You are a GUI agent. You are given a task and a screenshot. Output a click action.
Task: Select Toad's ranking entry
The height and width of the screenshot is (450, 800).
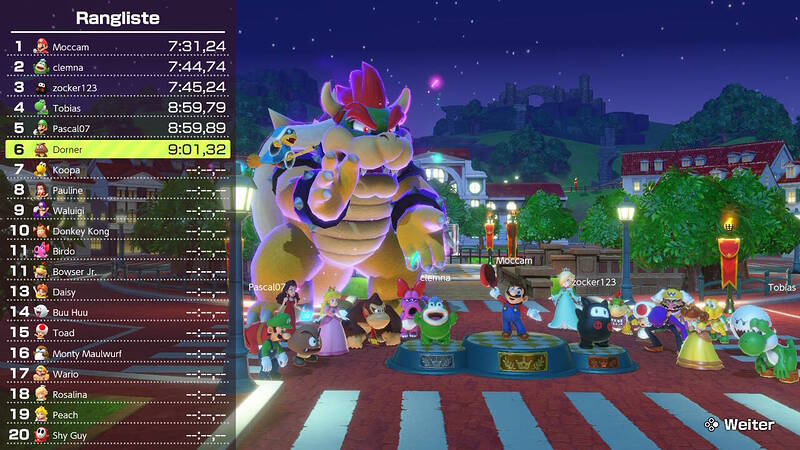click(x=118, y=333)
